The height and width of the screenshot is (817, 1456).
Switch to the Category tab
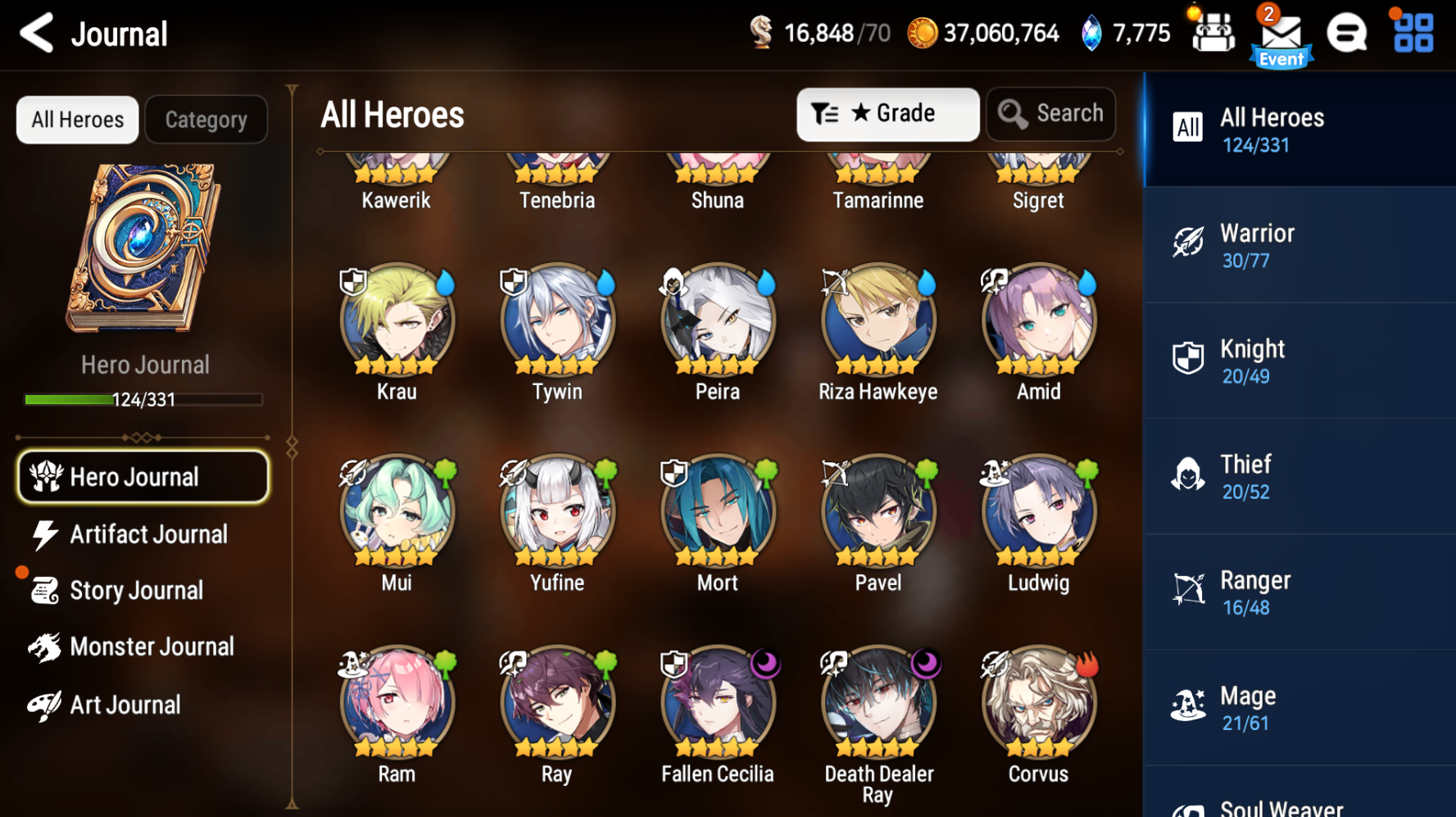[x=206, y=120]
